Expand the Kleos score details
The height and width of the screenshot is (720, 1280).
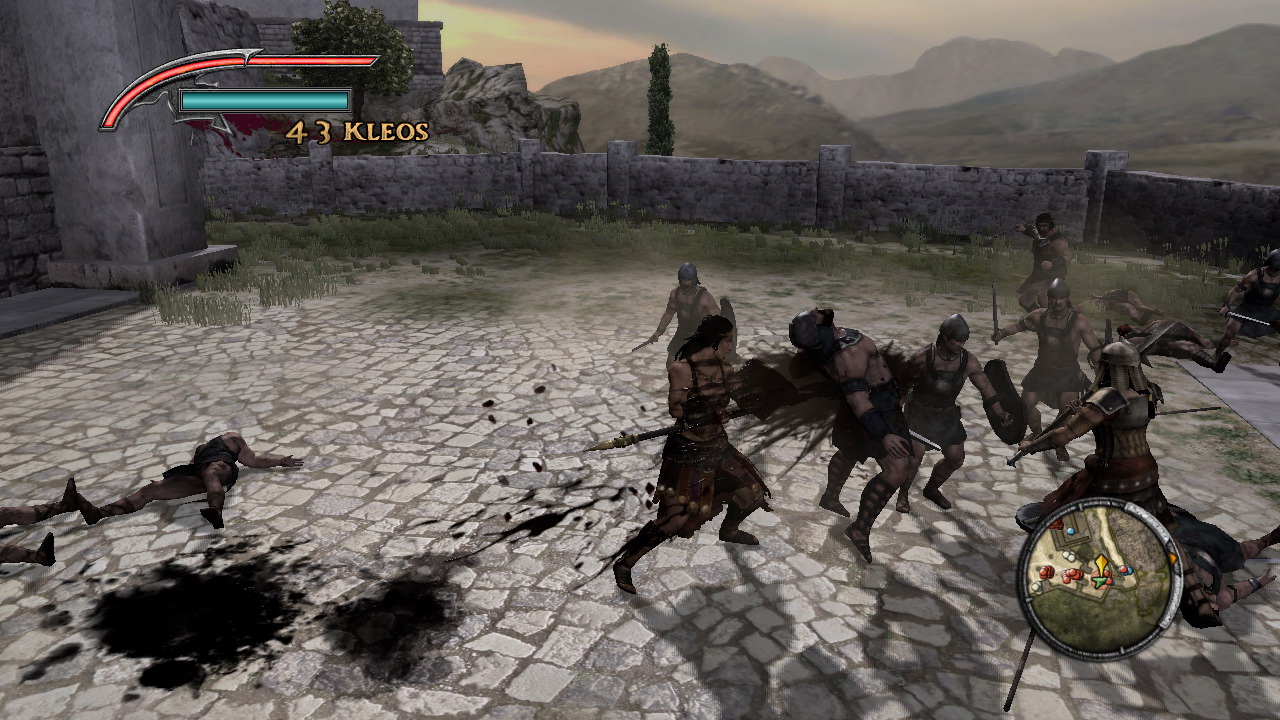[358, 131]
